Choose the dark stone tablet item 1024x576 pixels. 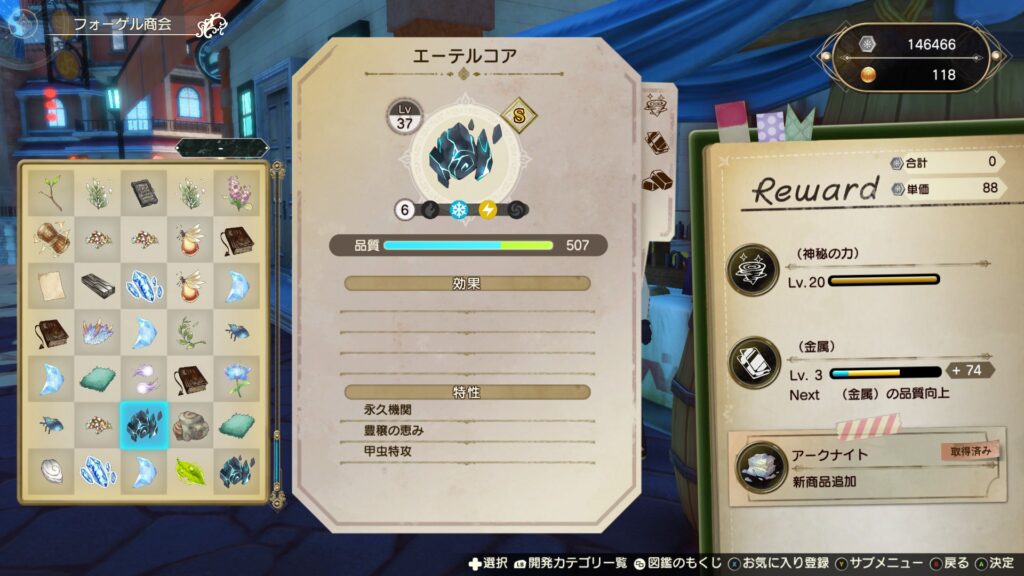(144, 192)
